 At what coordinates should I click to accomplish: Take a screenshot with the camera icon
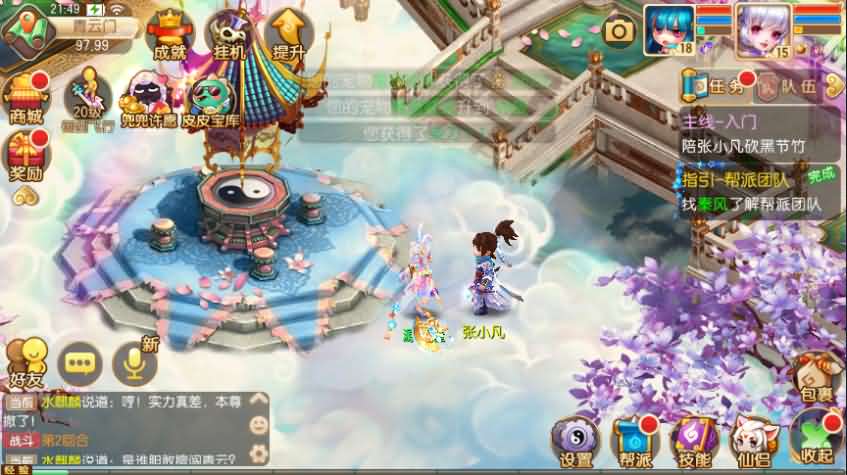(x=620, y=31)
